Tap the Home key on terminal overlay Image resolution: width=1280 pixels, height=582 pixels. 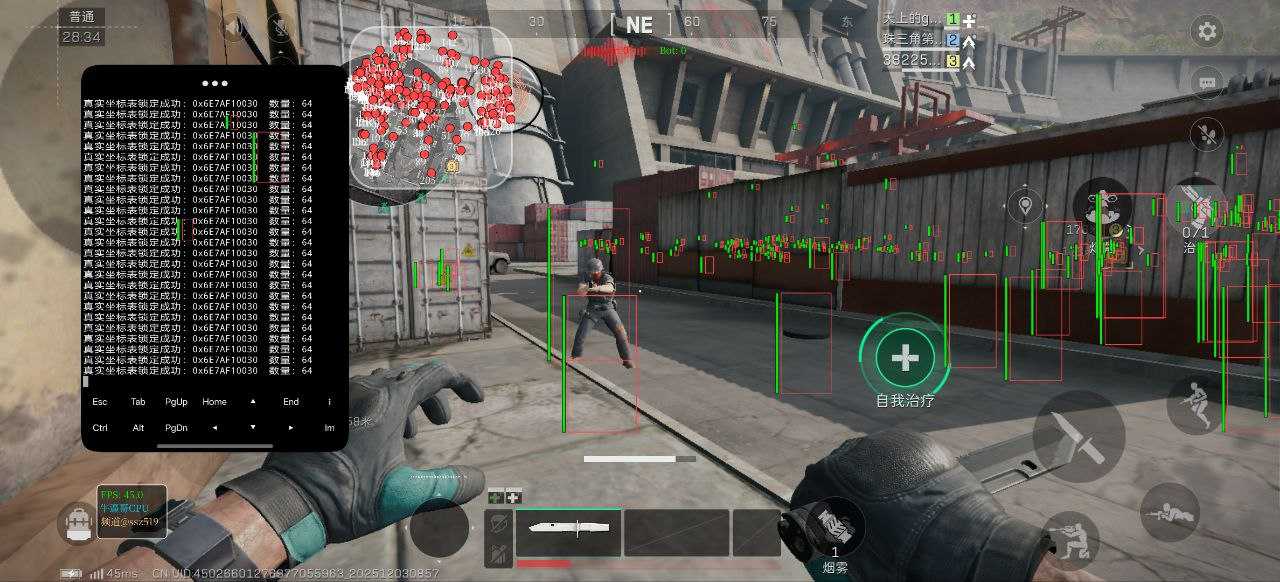(214, 402)
